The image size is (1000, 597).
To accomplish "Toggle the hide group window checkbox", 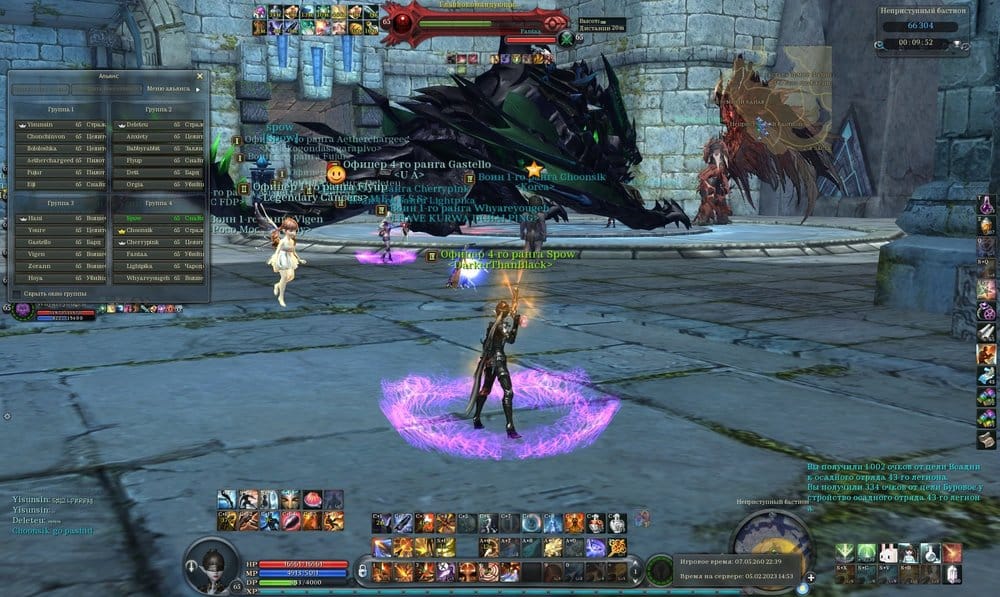I will click(x=16, y=293).
